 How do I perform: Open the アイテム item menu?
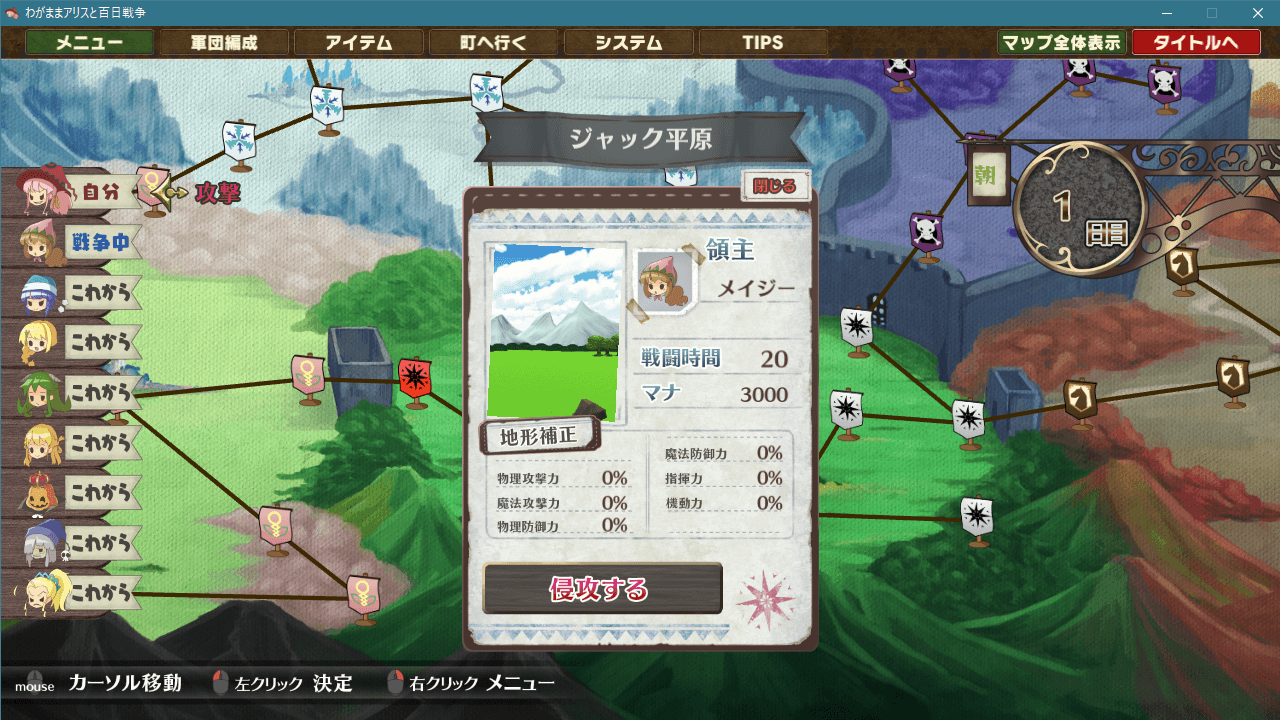[360, 42]
